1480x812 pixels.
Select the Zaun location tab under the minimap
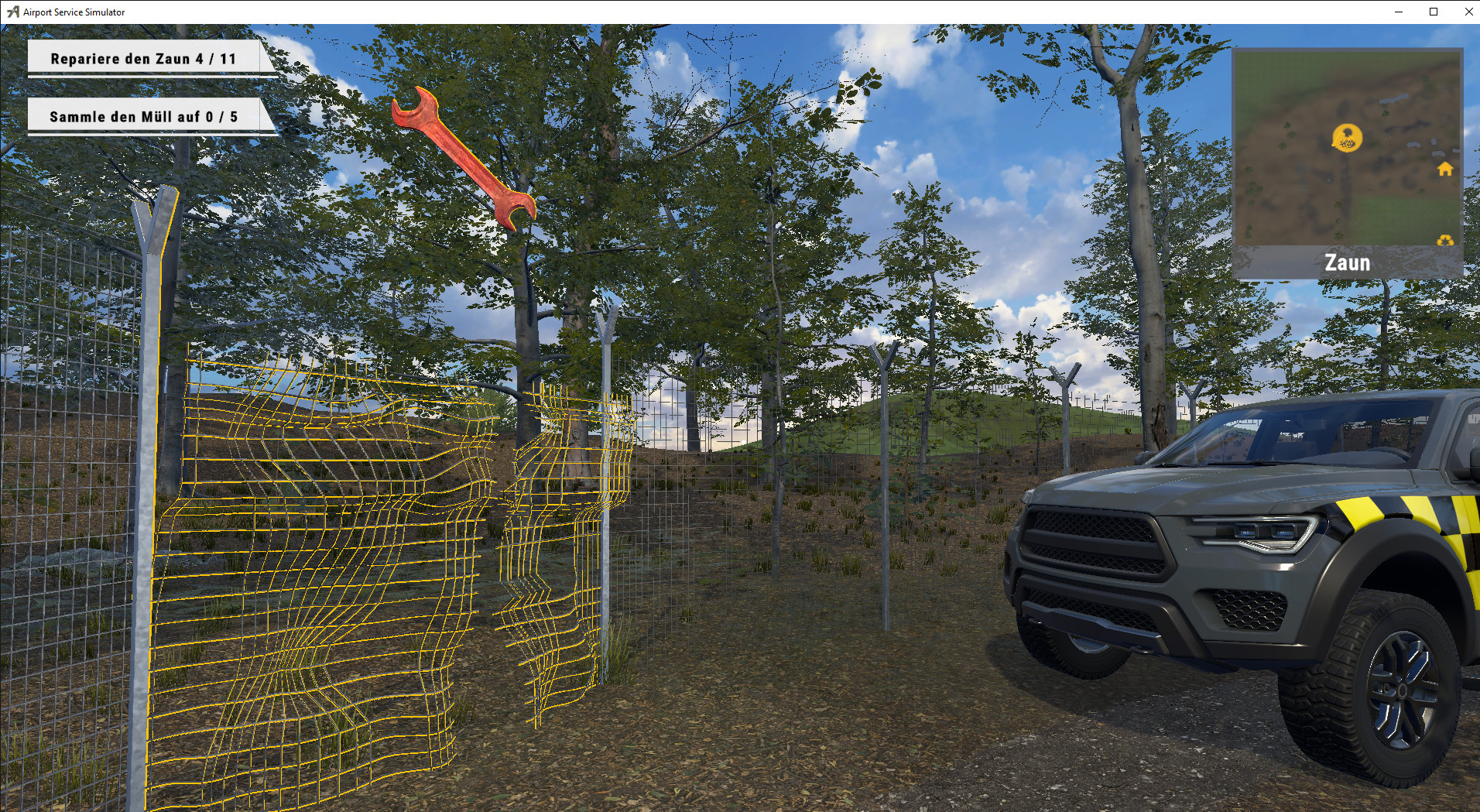point(1346,262)
